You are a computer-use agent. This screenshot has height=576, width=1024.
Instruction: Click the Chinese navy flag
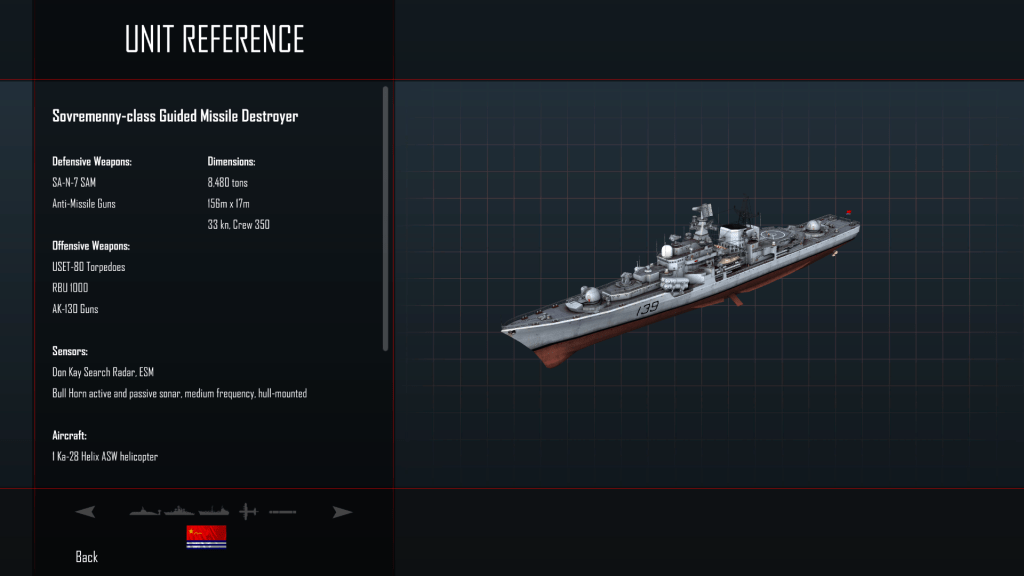[206, 537]
